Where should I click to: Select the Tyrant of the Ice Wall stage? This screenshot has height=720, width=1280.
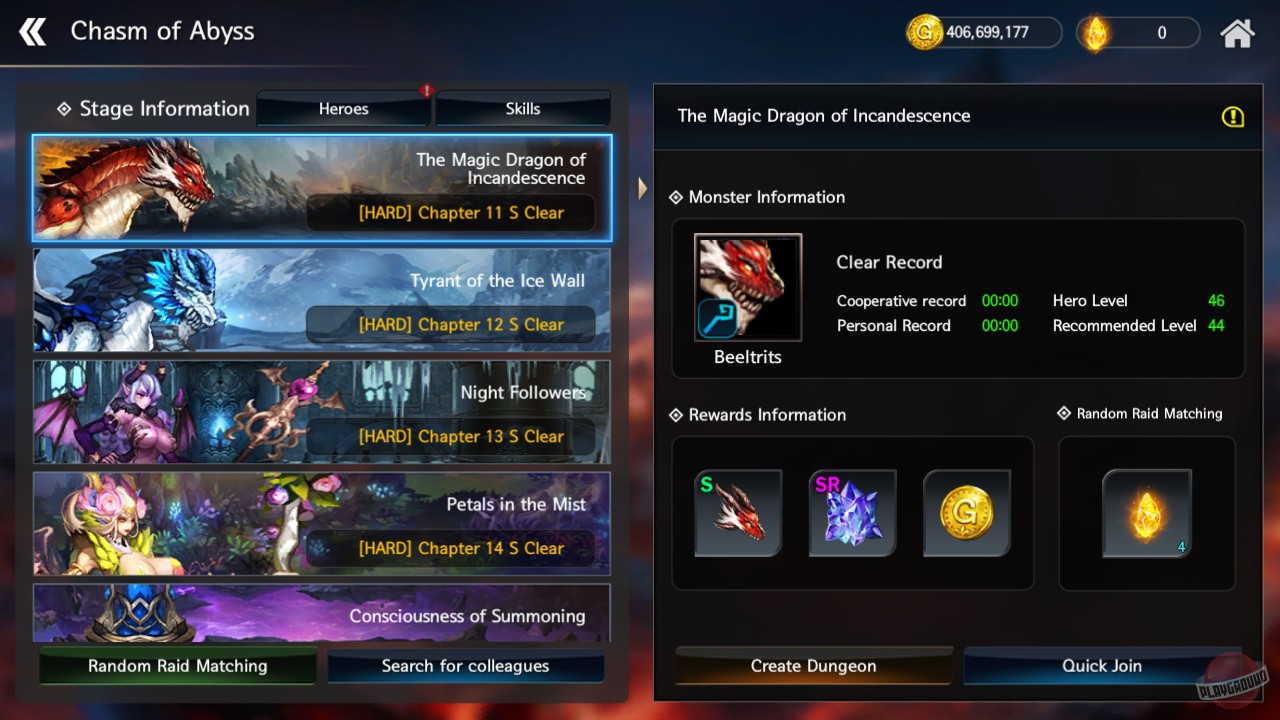point(320,300)
